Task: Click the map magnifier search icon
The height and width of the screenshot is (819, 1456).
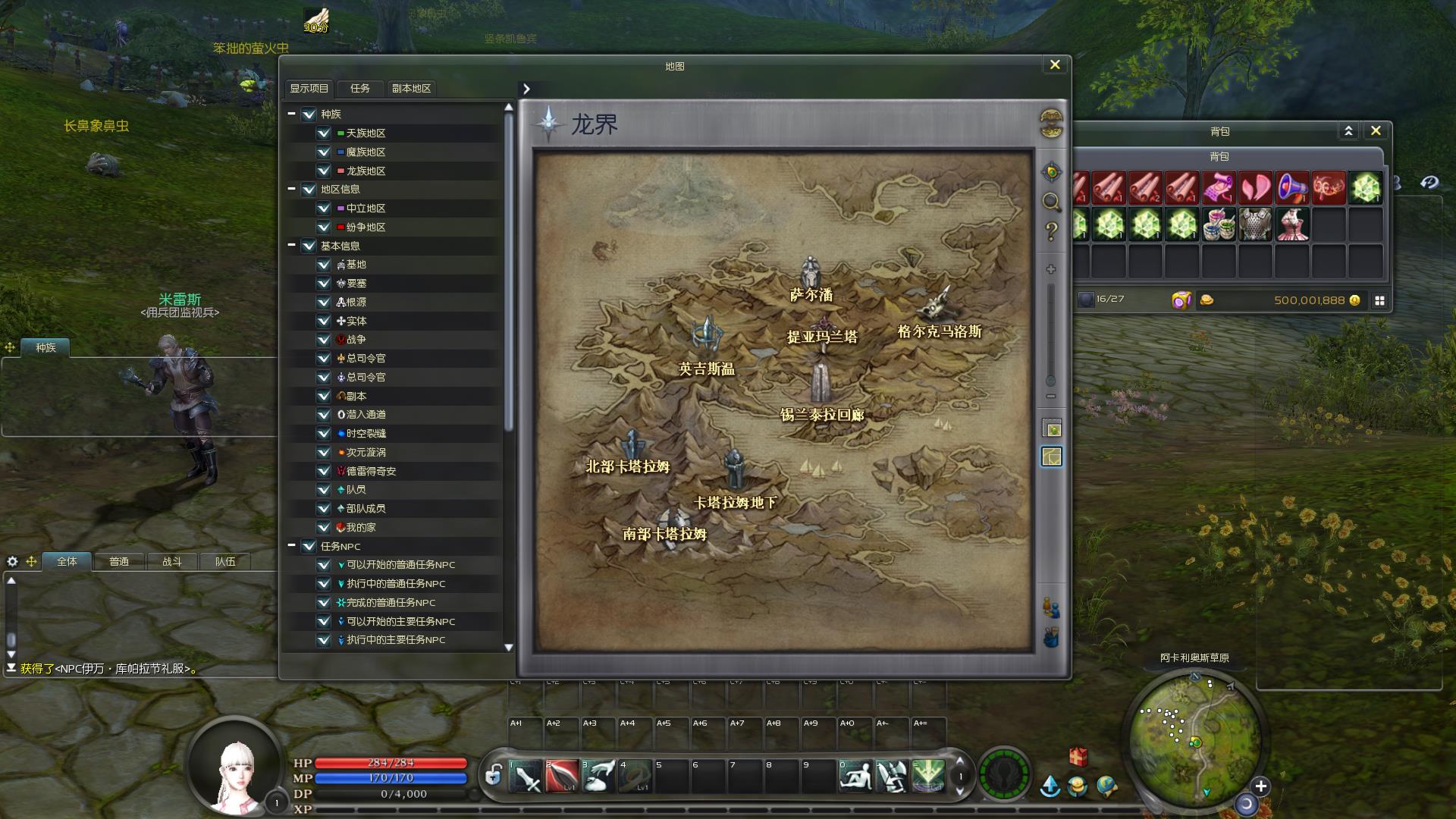Action: pyautogui.click(x=1051, y=202)
